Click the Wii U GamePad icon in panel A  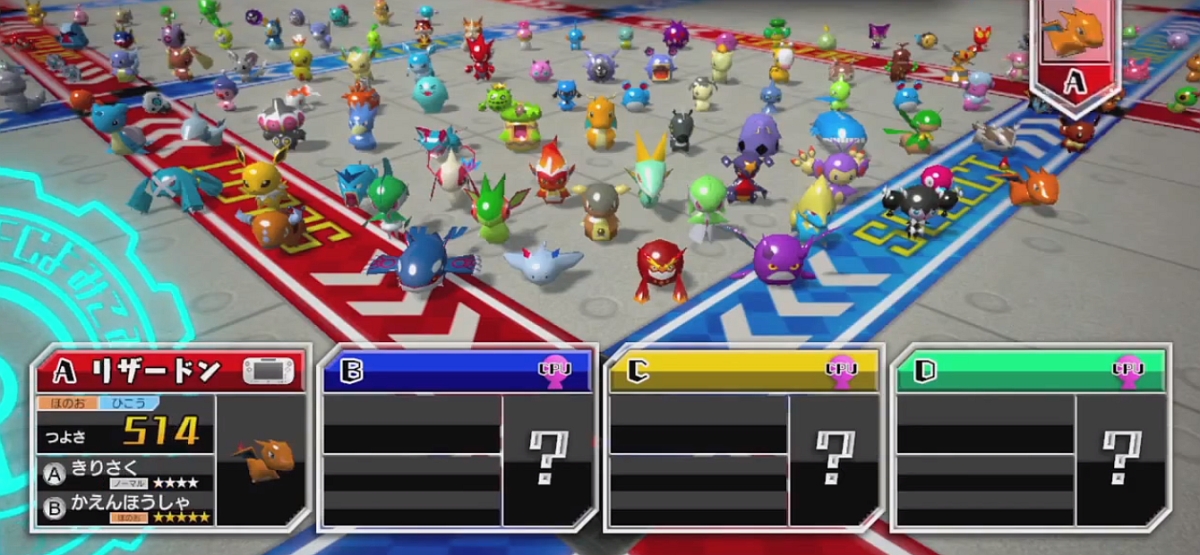click(x=272, y=372)
